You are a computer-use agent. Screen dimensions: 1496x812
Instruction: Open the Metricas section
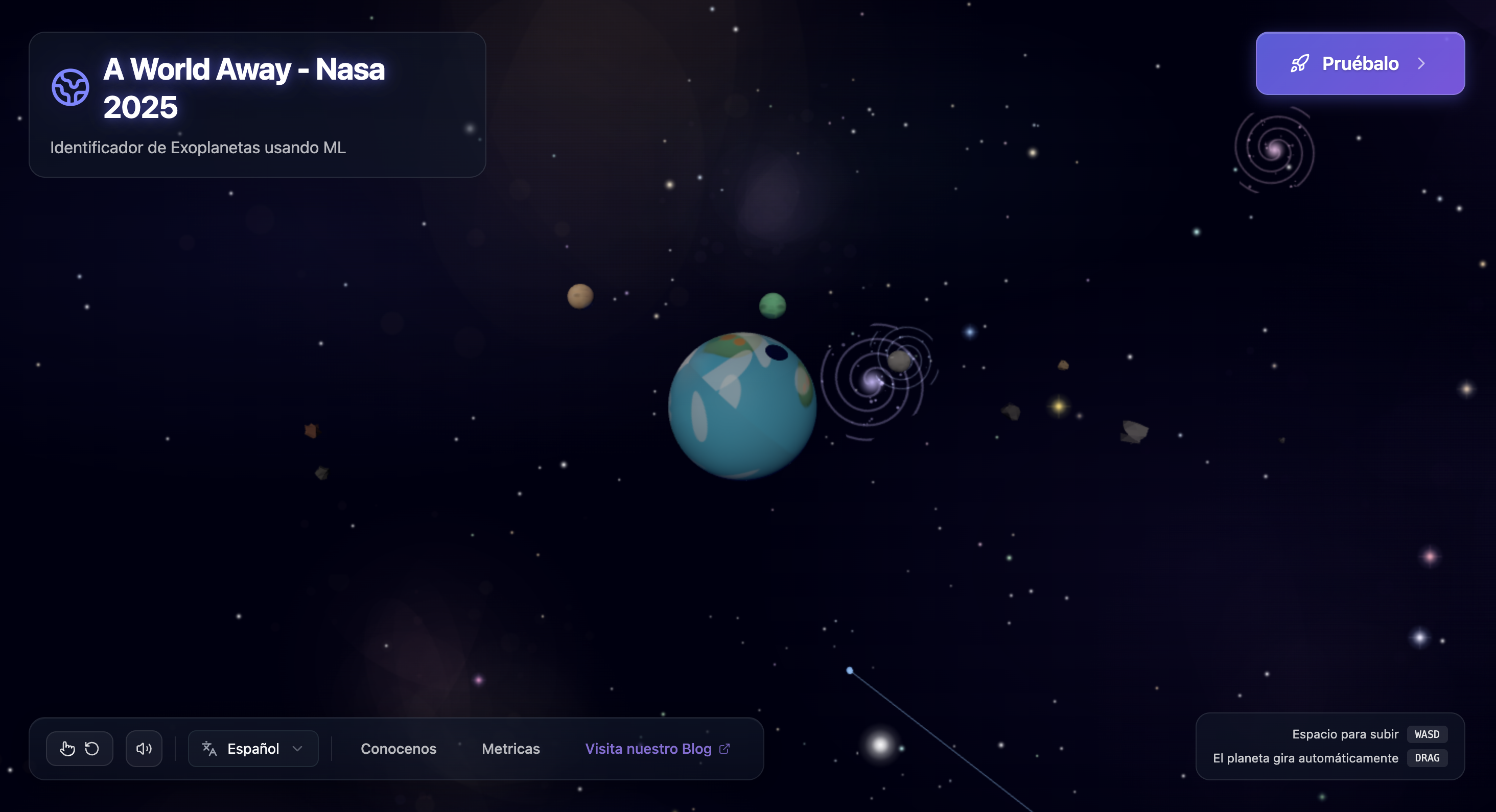[x=510, y=749]
